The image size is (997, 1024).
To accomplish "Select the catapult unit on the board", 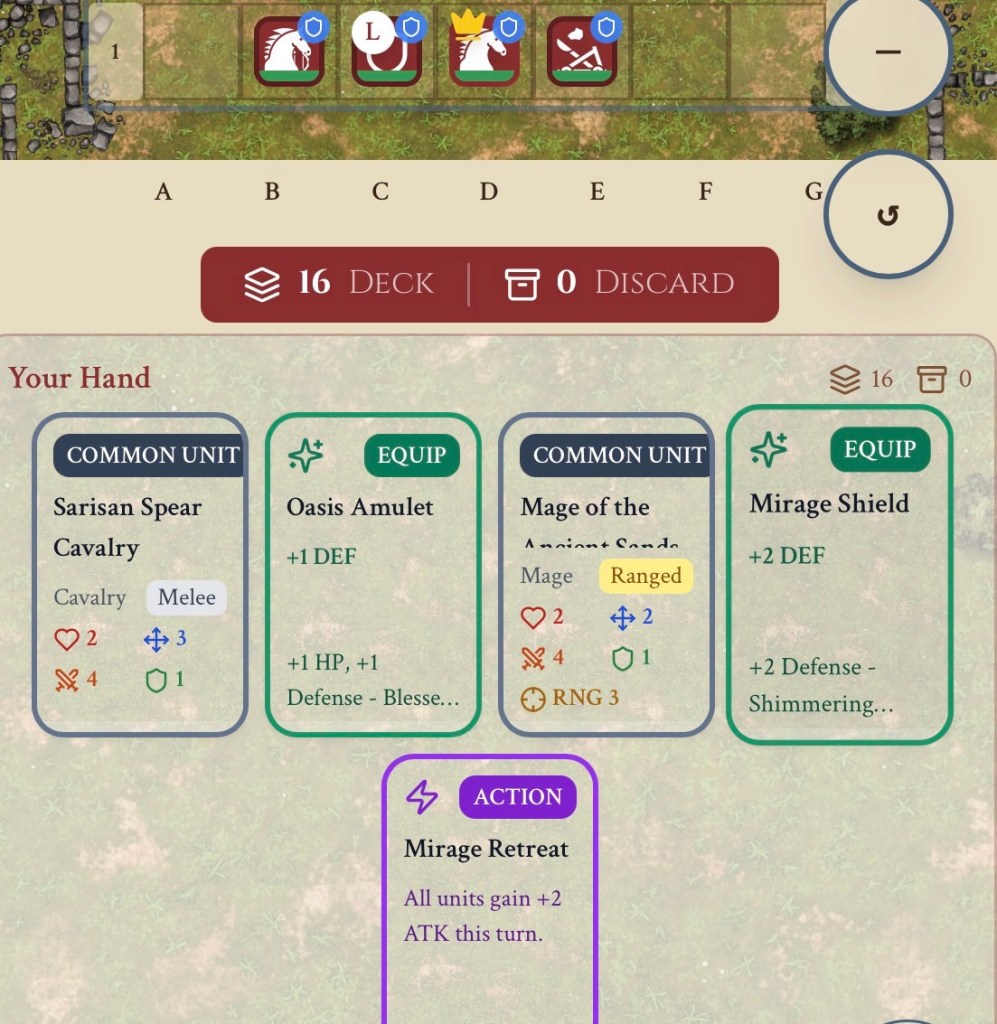I will 581,53.
